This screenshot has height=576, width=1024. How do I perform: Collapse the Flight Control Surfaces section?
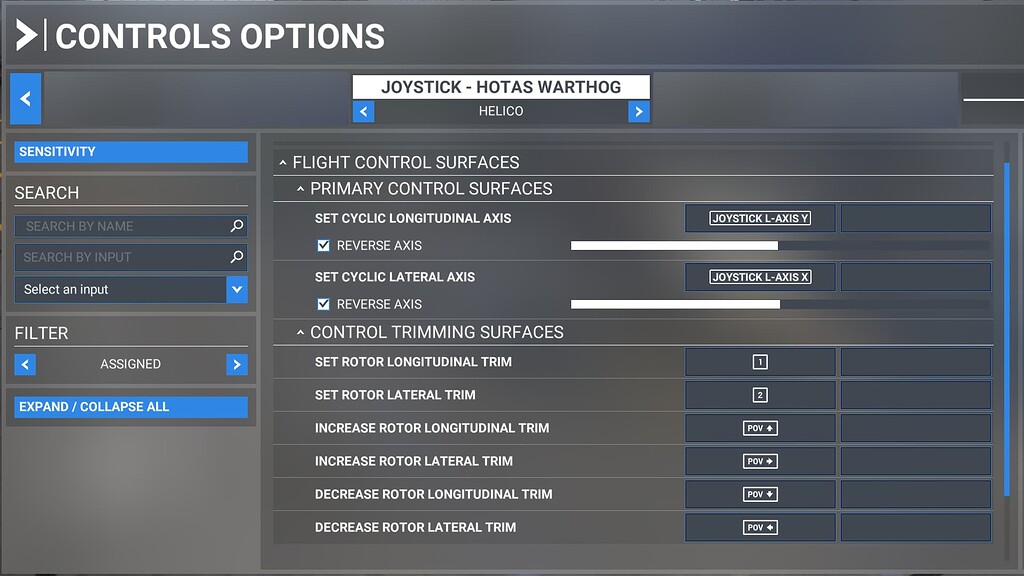(x=283, y=162)
